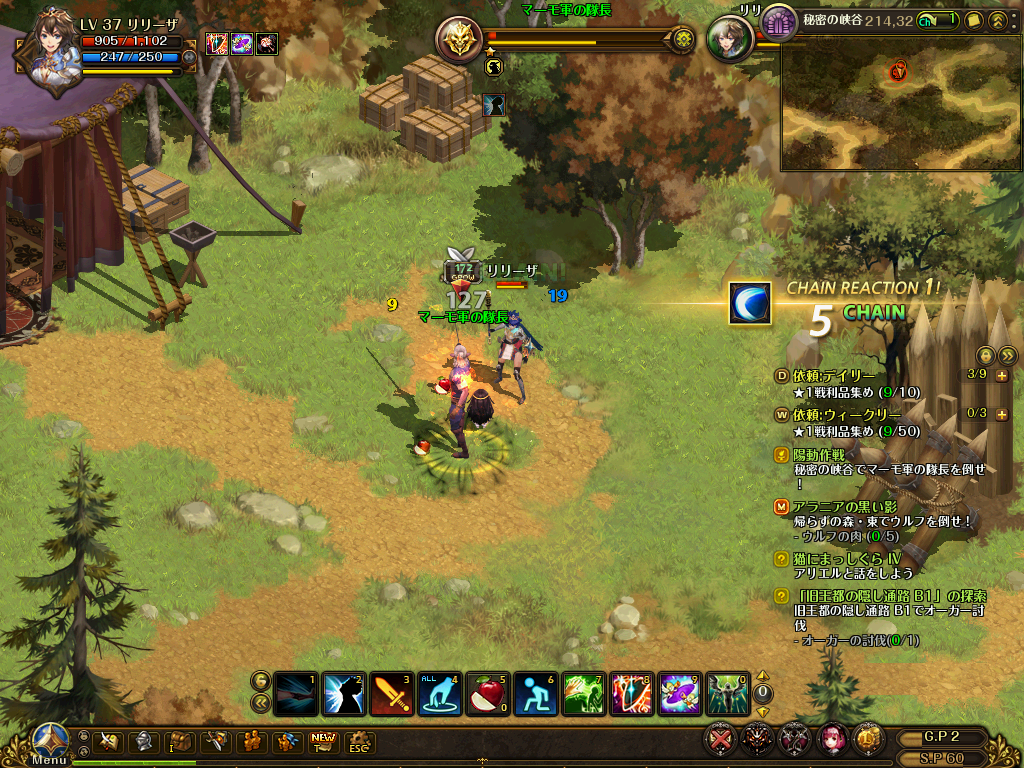Open the yellow note icon above the minimap
The image size is (1024, 768).
pos(973,20)
